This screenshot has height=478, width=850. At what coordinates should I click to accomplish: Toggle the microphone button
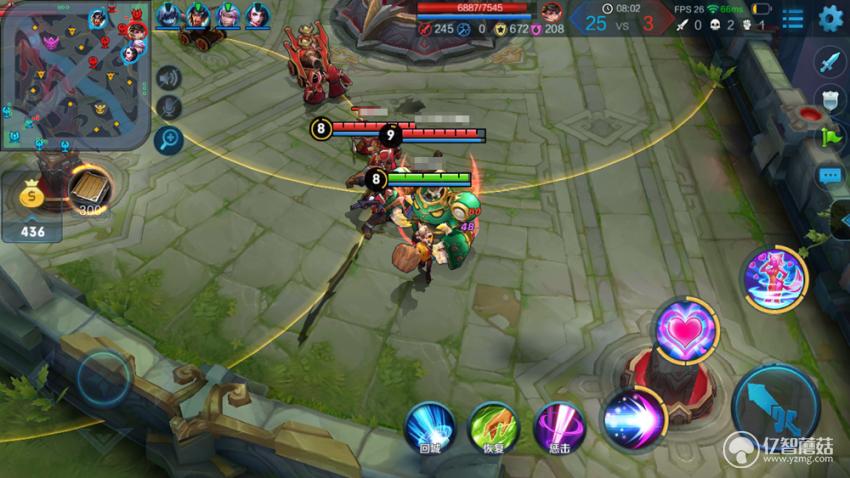tap(168, 107)
